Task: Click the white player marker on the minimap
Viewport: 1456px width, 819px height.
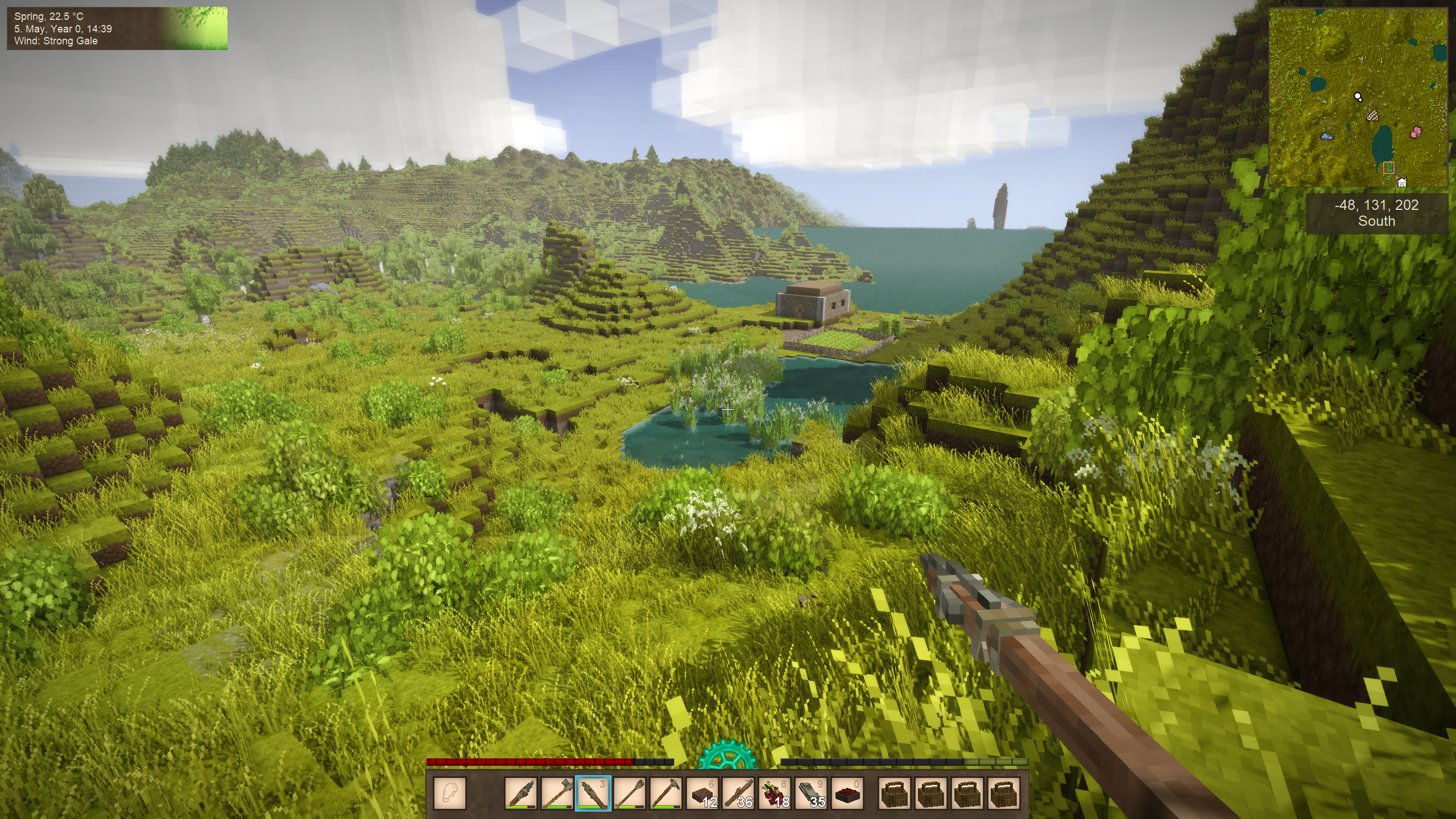Action: [x=1358, y=97]
